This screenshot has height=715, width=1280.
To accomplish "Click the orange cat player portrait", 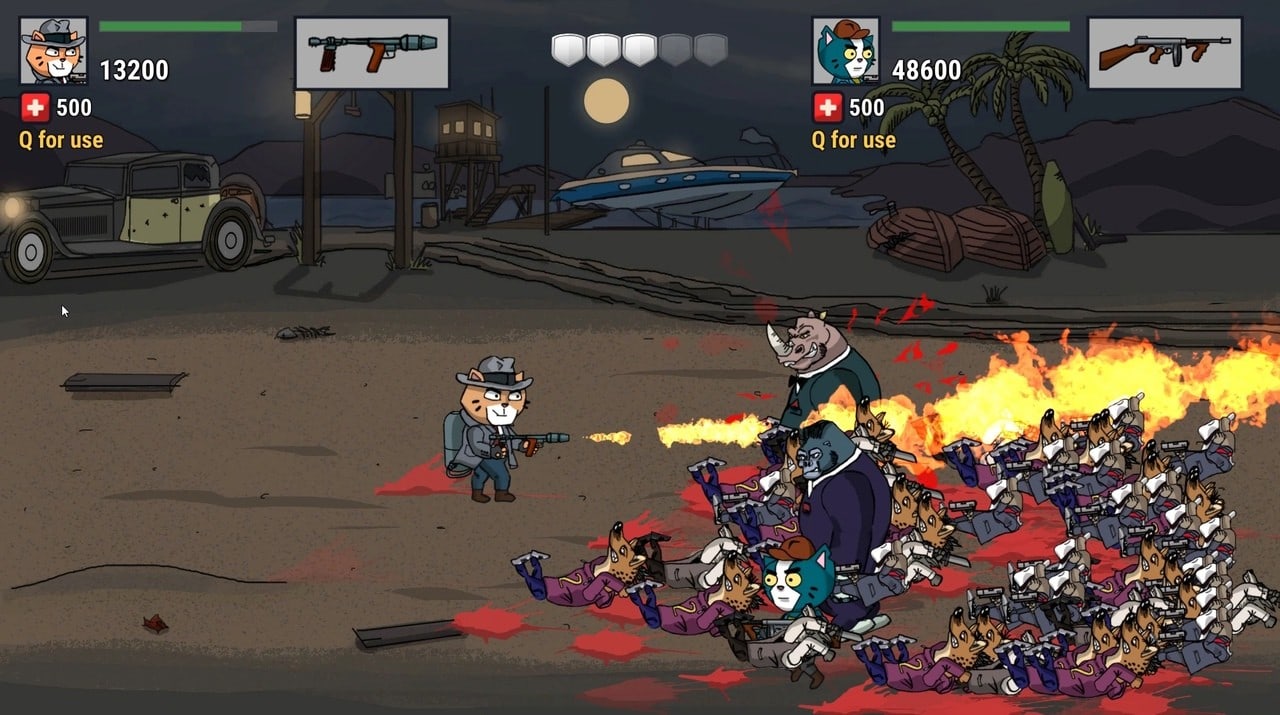I will tap(53, 50).
